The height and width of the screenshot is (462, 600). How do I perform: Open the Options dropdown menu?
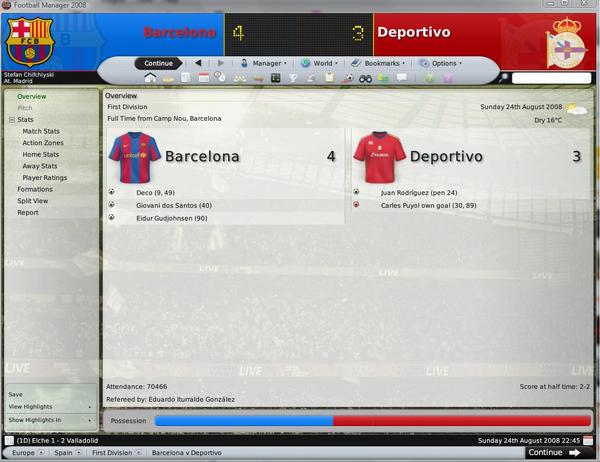(x=440, y=63)
